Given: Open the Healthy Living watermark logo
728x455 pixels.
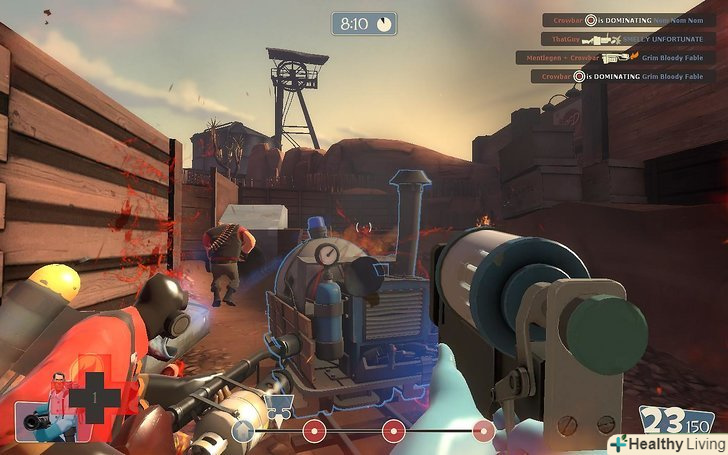Looking at the screenshot, I should point(667,441).
